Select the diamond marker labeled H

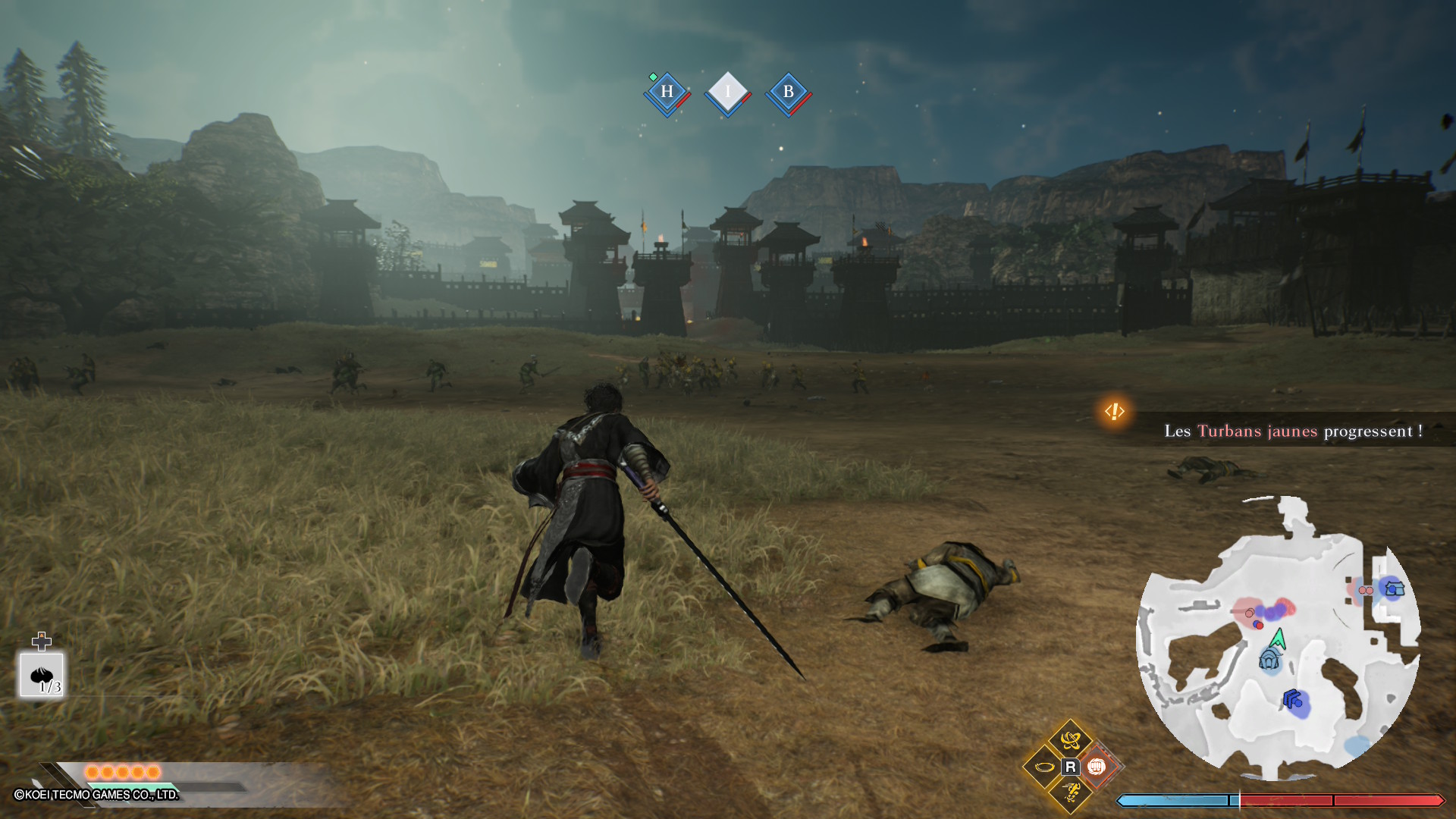click(x=667, y=93)
